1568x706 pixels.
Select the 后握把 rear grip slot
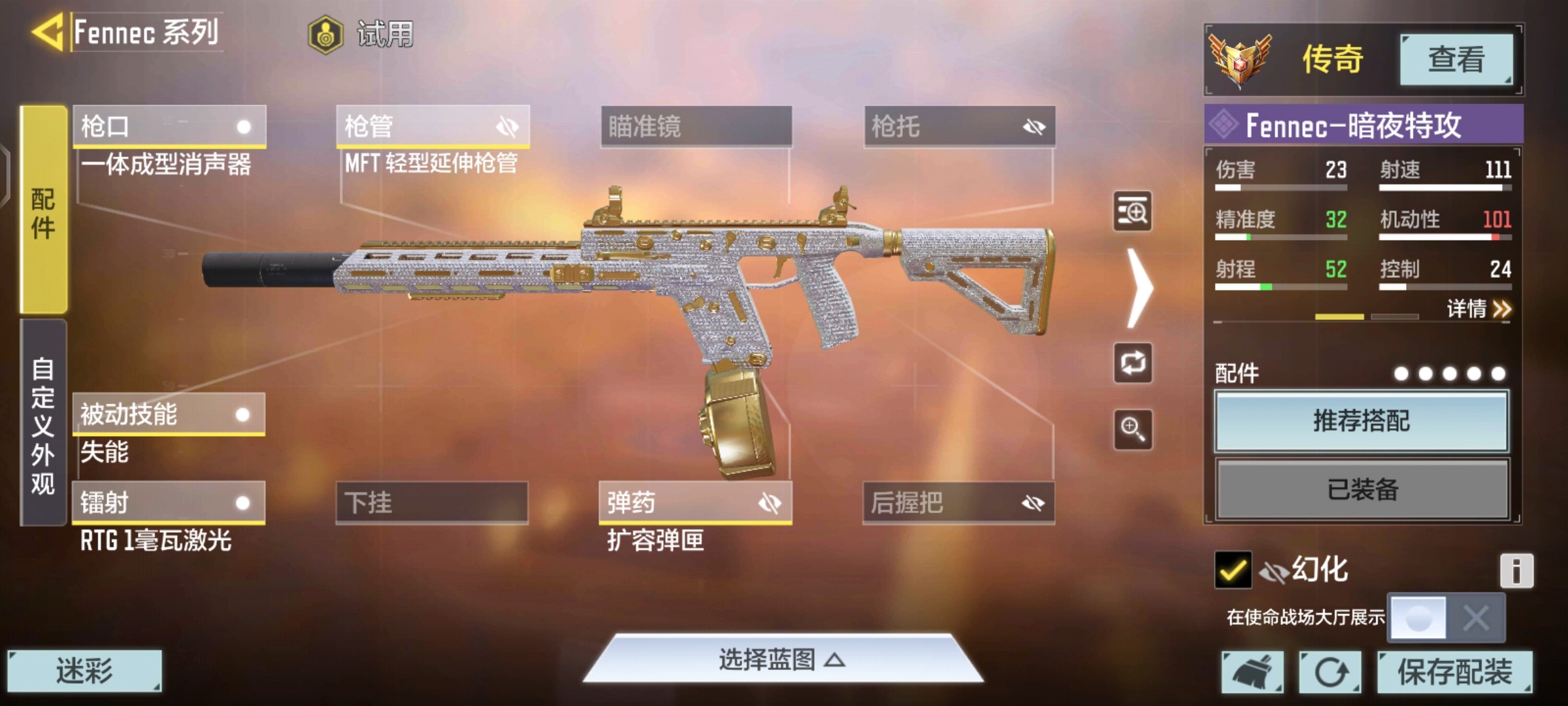pyautogui.click(x=958, y=503)
